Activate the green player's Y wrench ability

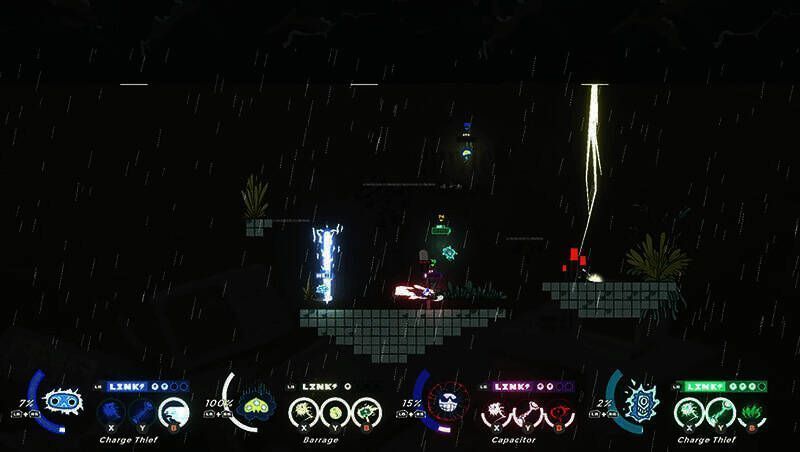tap(719, 411)
